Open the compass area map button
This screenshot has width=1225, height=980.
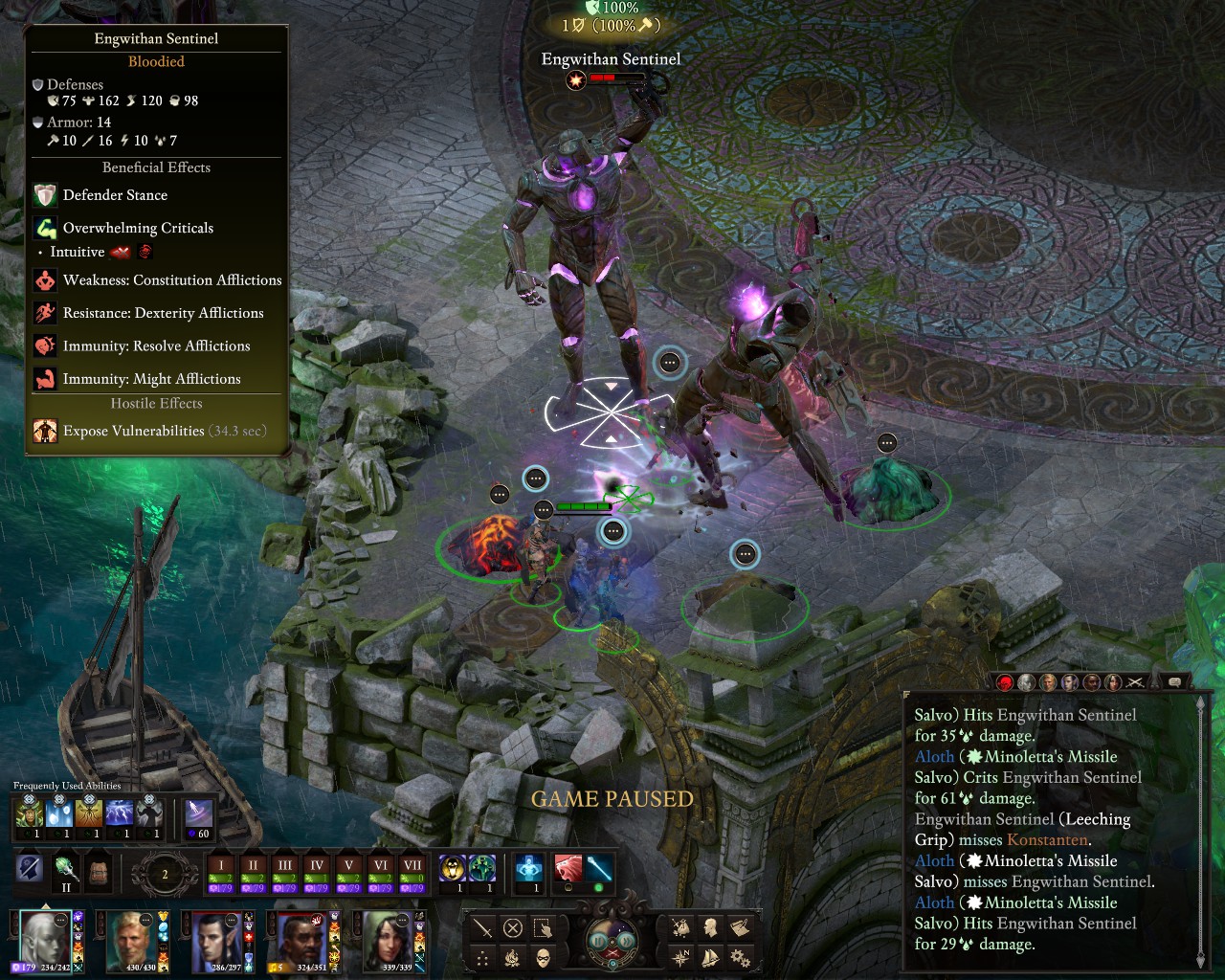(x=680, y=957)
